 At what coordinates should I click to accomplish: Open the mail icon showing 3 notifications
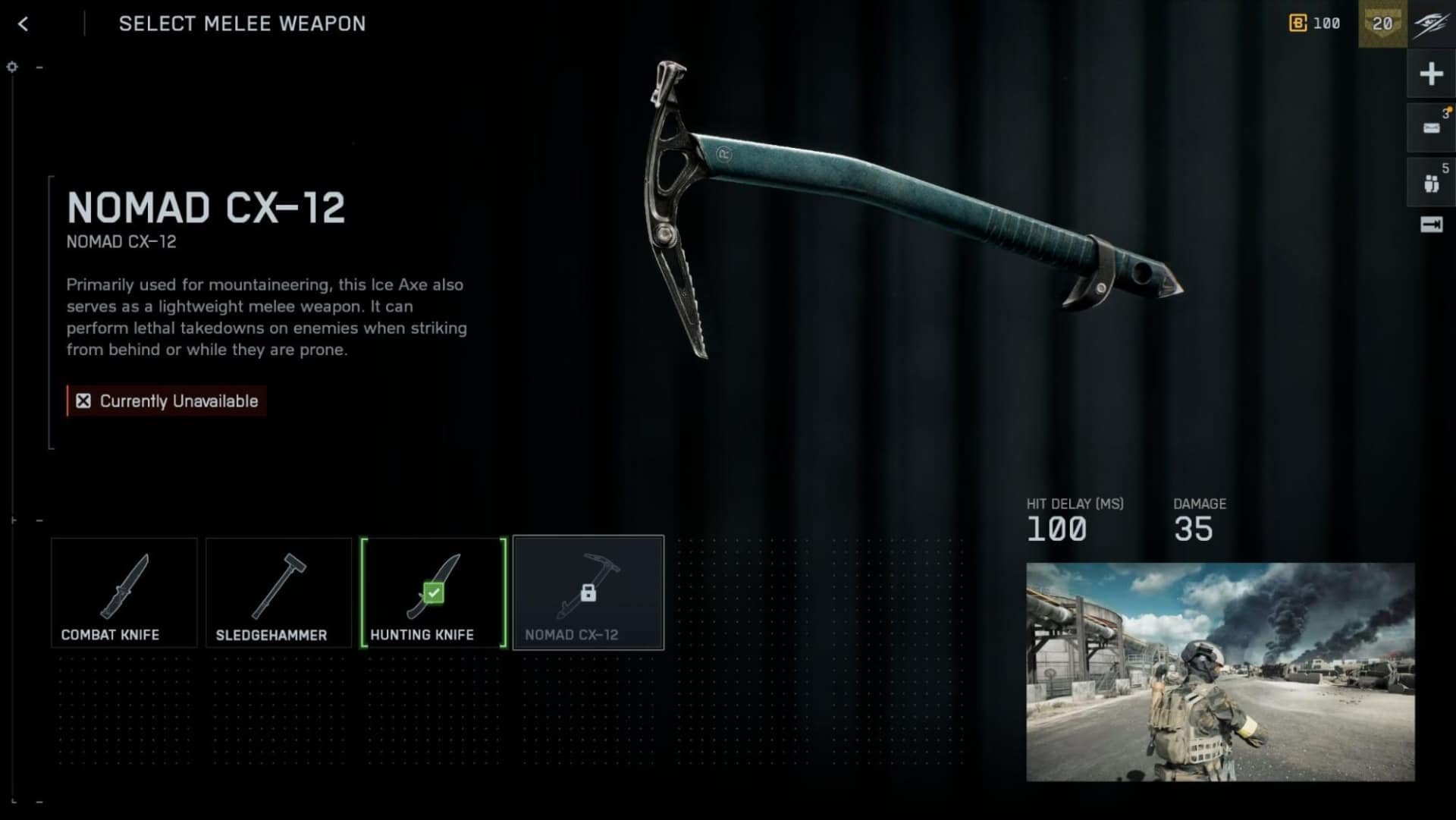(x=1430, y=127)
